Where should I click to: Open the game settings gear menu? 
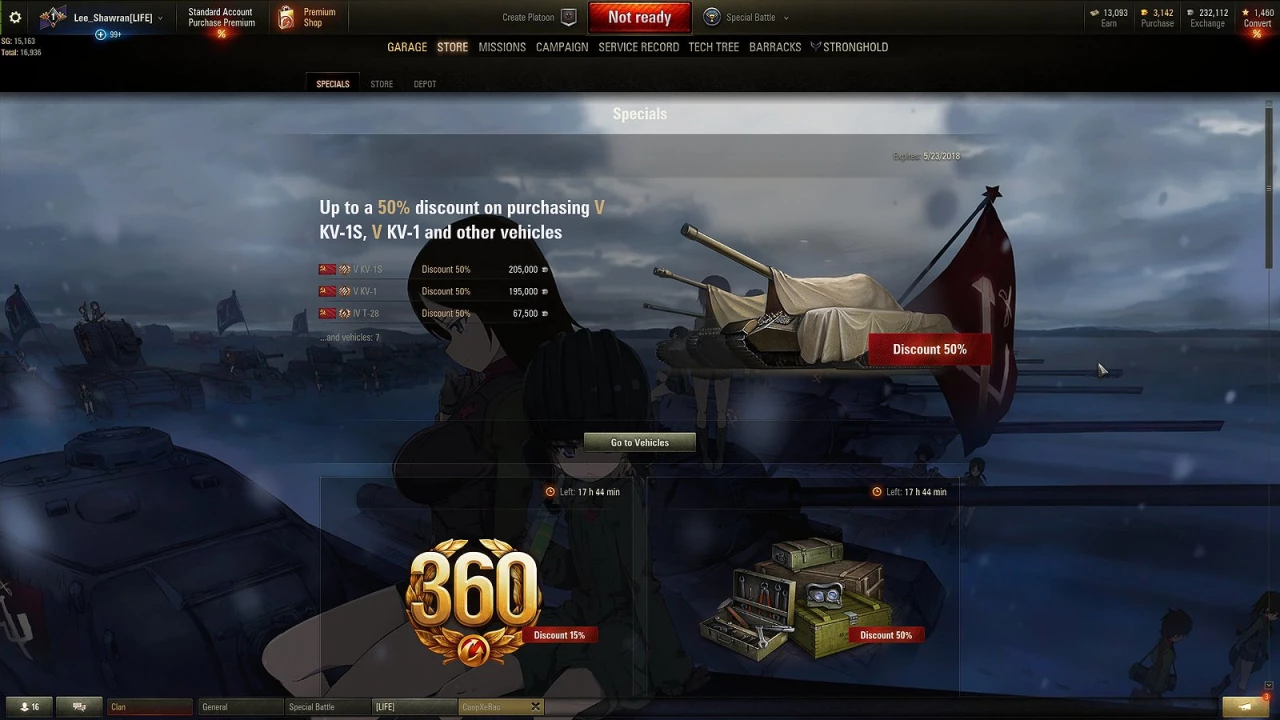click(x=14, y=16)
